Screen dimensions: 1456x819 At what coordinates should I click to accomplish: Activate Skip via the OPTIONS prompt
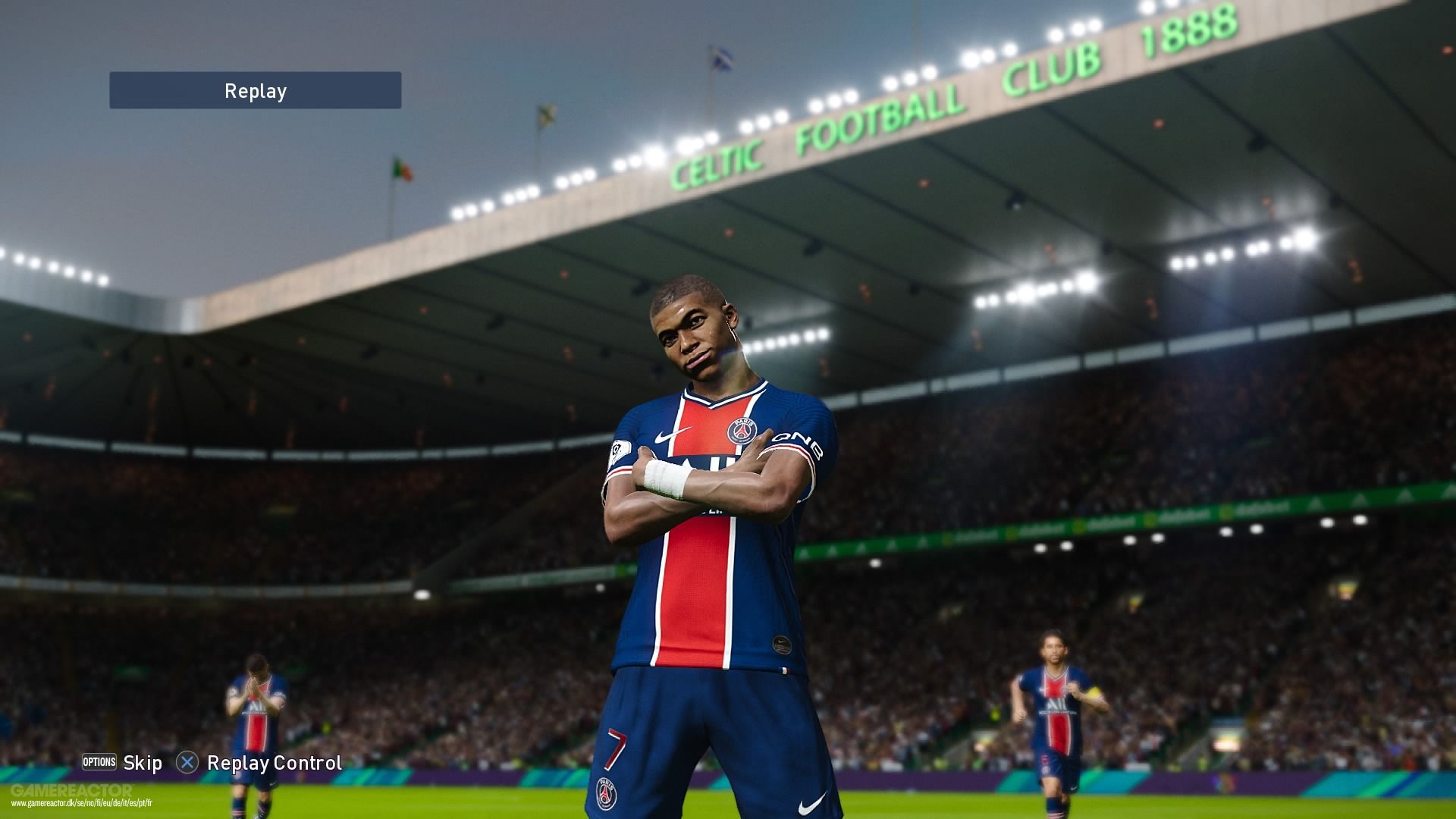pyautogui.click(x=143, y=763)
